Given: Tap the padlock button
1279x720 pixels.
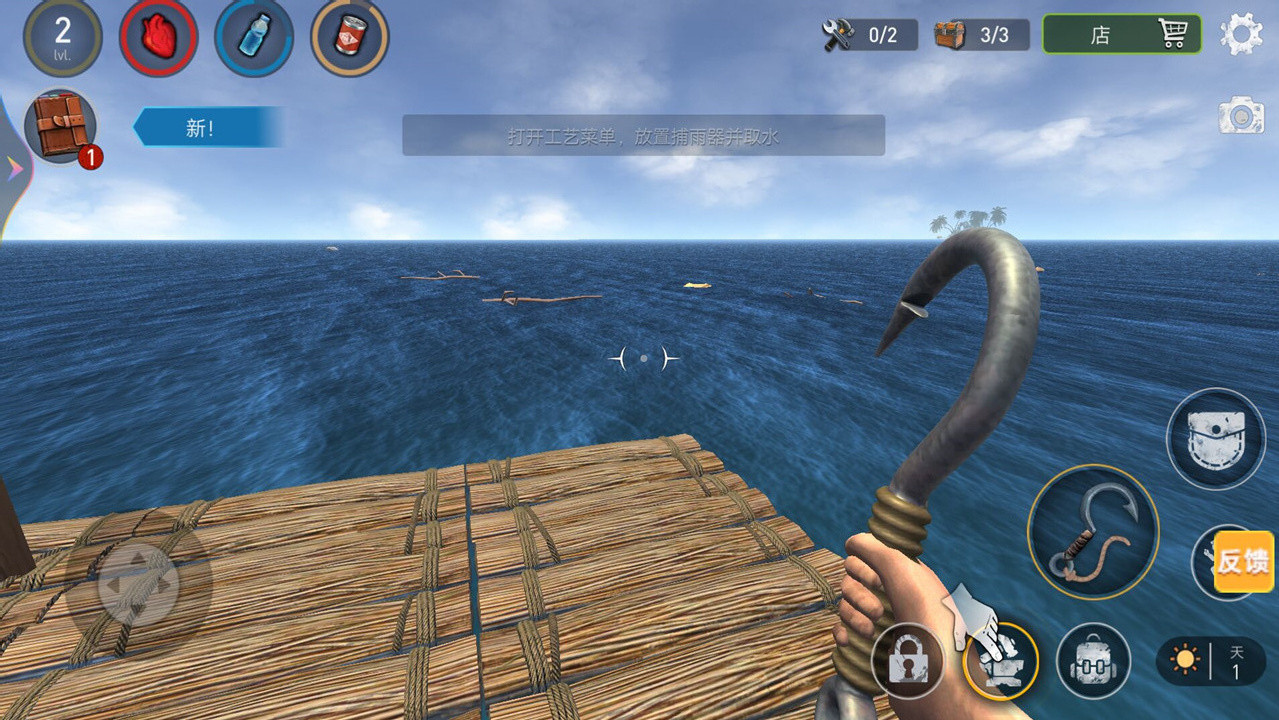Looking at the screenshot, I should [x=908, y=661].
